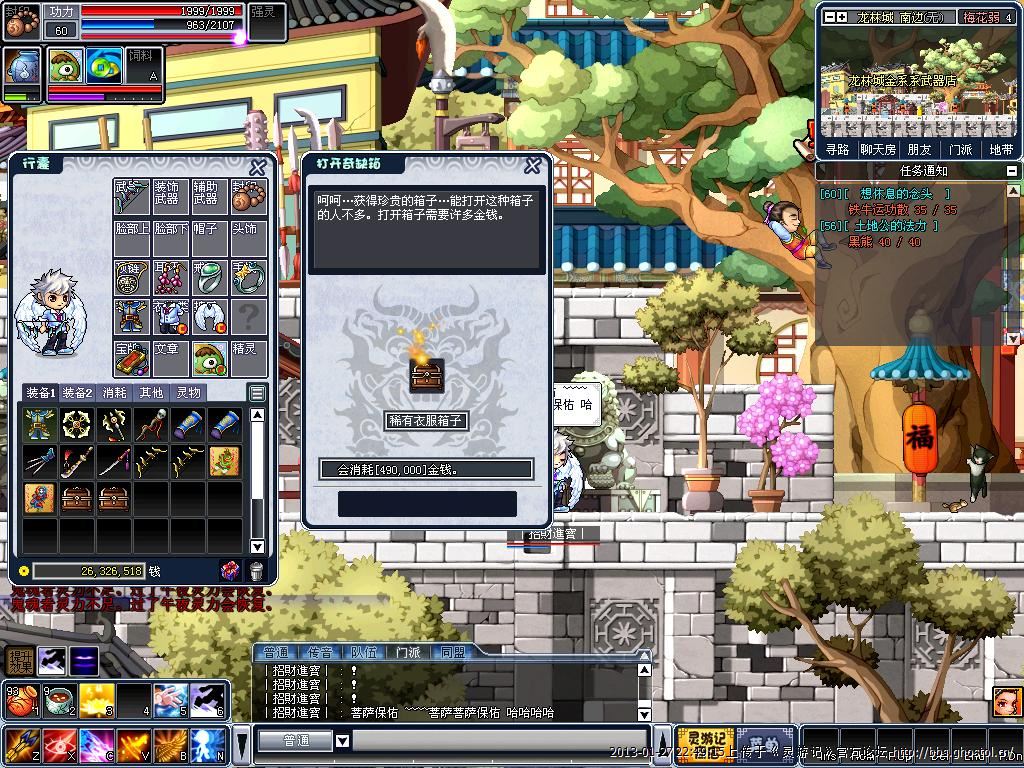
Task: Select the white wings equipment slot
Action: pyautogui.click(x=209, y=318)
